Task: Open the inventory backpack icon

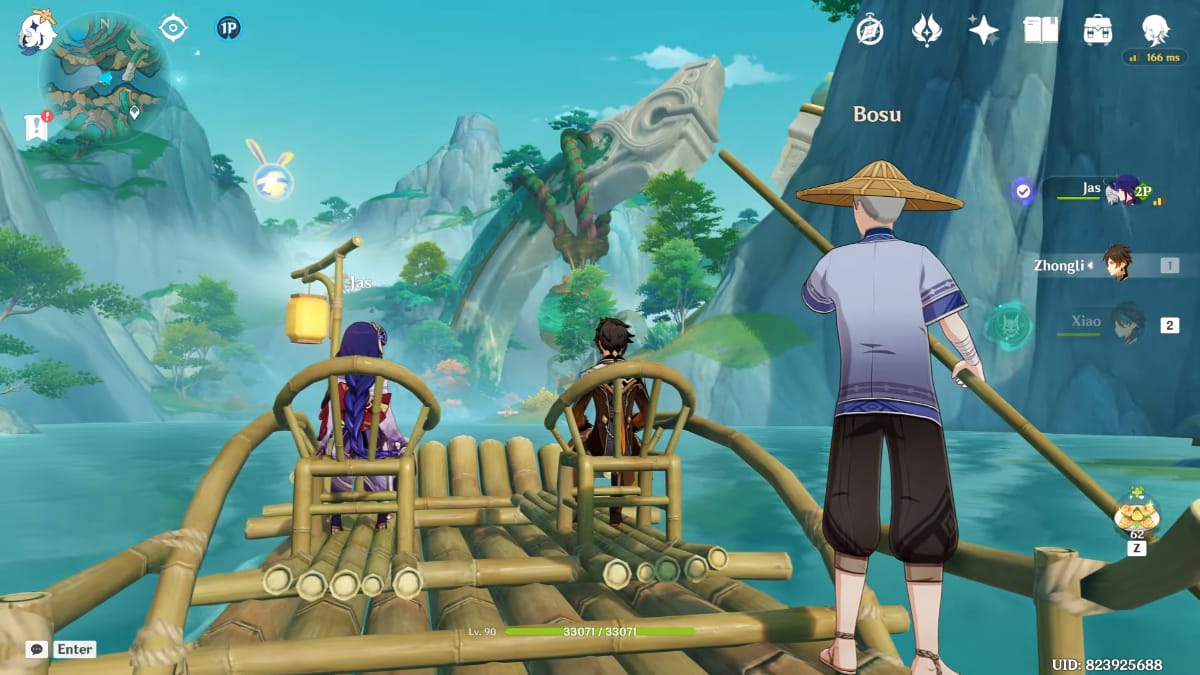Action: [x=1098, y=30]
